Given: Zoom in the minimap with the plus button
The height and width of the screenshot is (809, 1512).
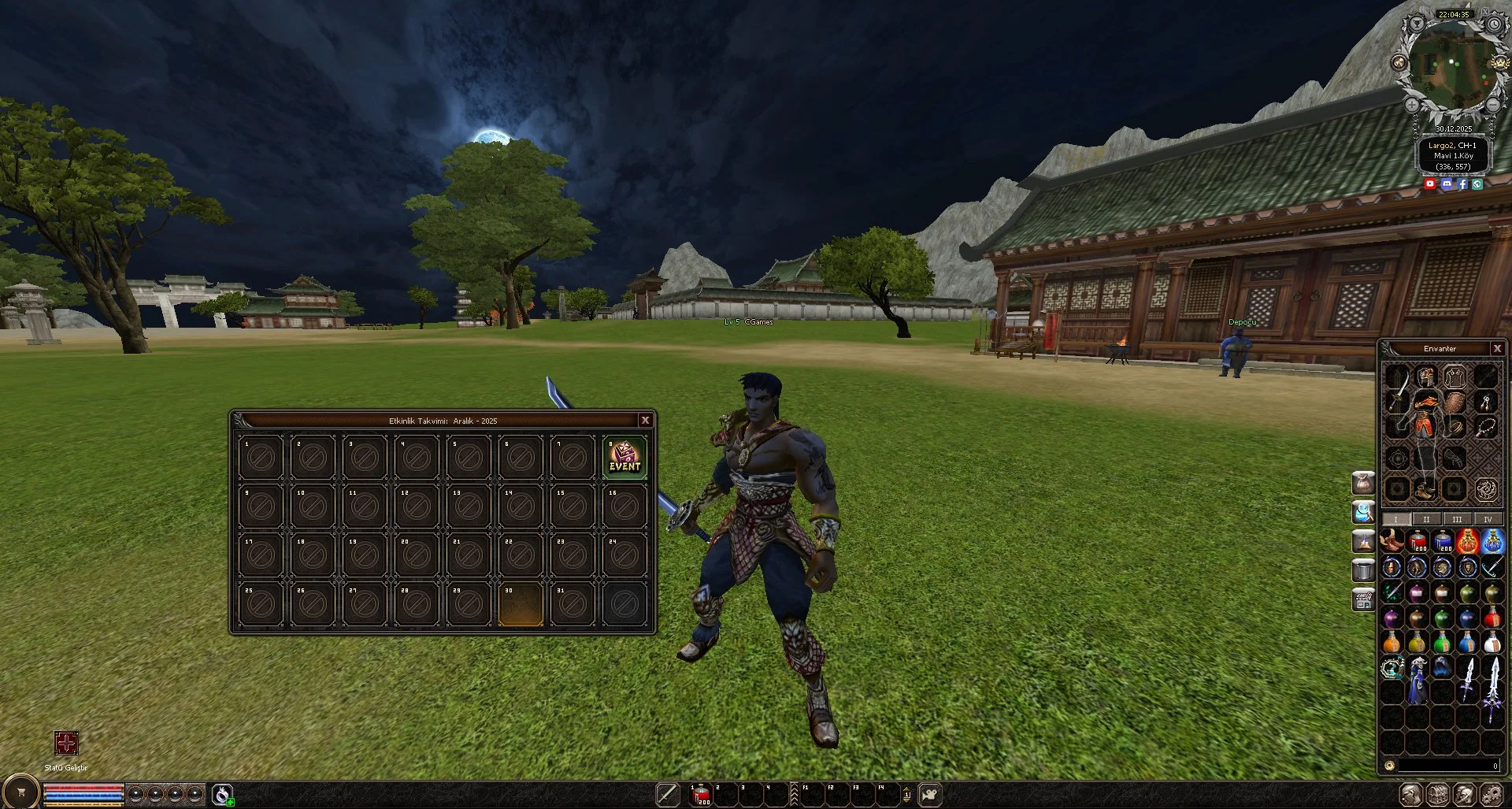Looking at the screenshot, I should 1412,104.
